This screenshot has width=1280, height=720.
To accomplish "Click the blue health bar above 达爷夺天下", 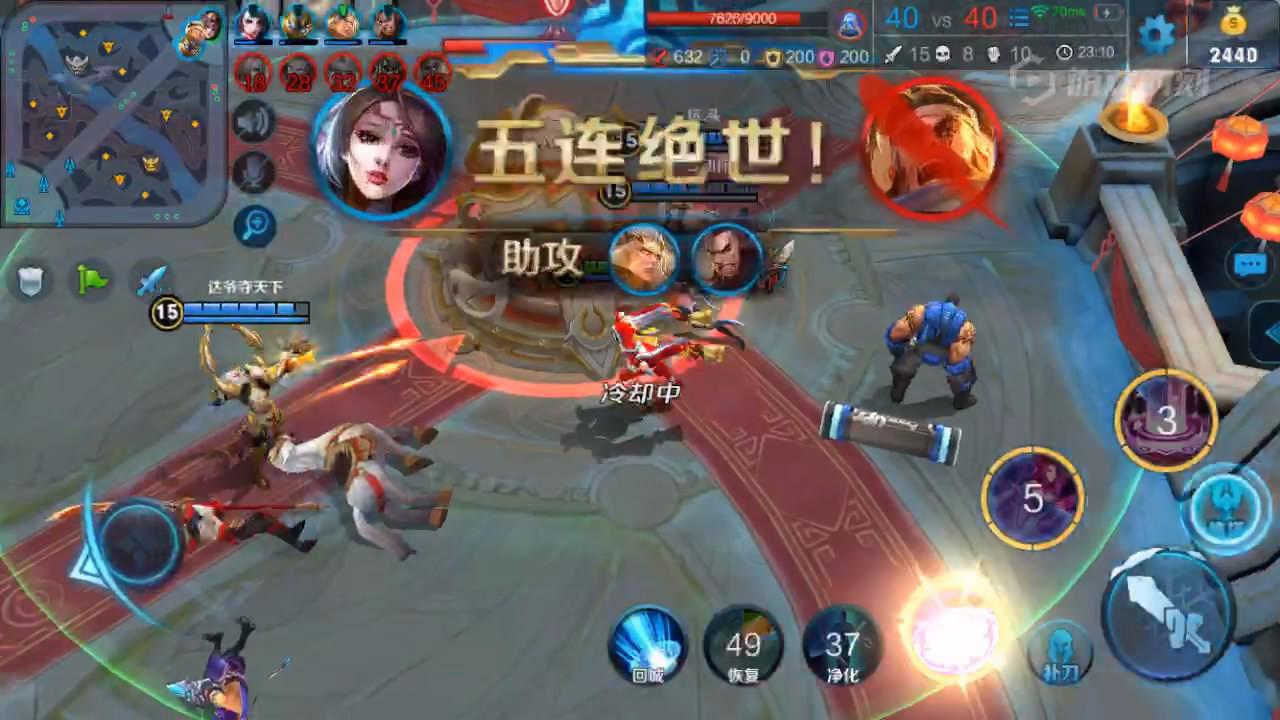I will pos(246,310).
